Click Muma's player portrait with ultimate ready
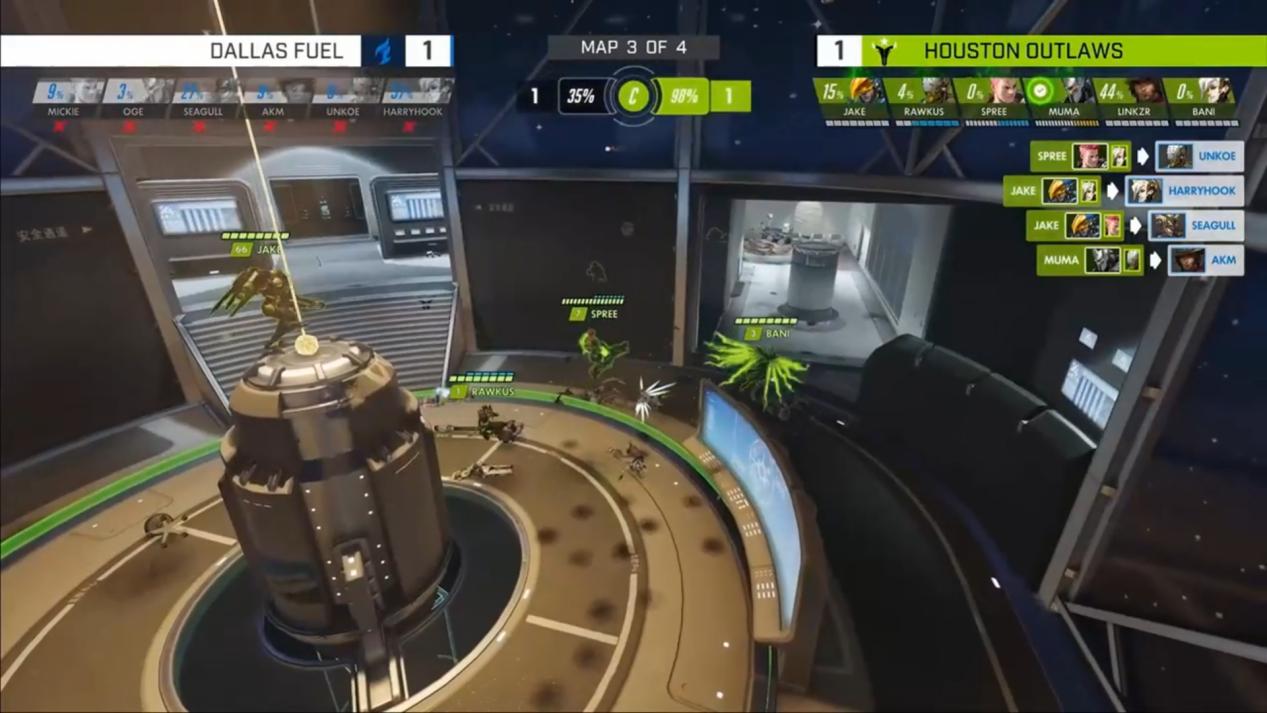The height and width of the screenshot is (713, 1267). coord(1076,92)
